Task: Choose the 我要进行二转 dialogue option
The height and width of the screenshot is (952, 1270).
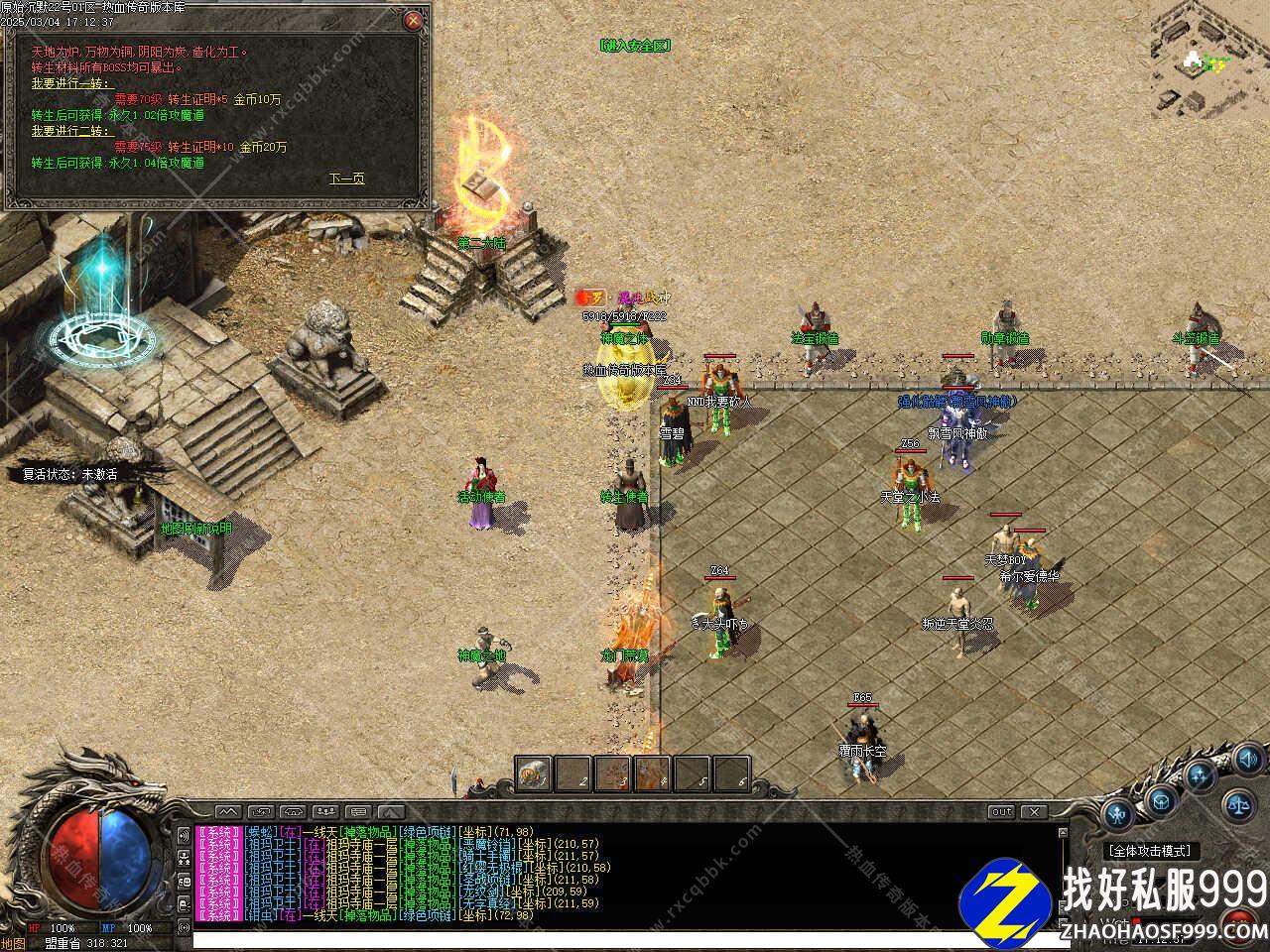Action: (69, 131)
